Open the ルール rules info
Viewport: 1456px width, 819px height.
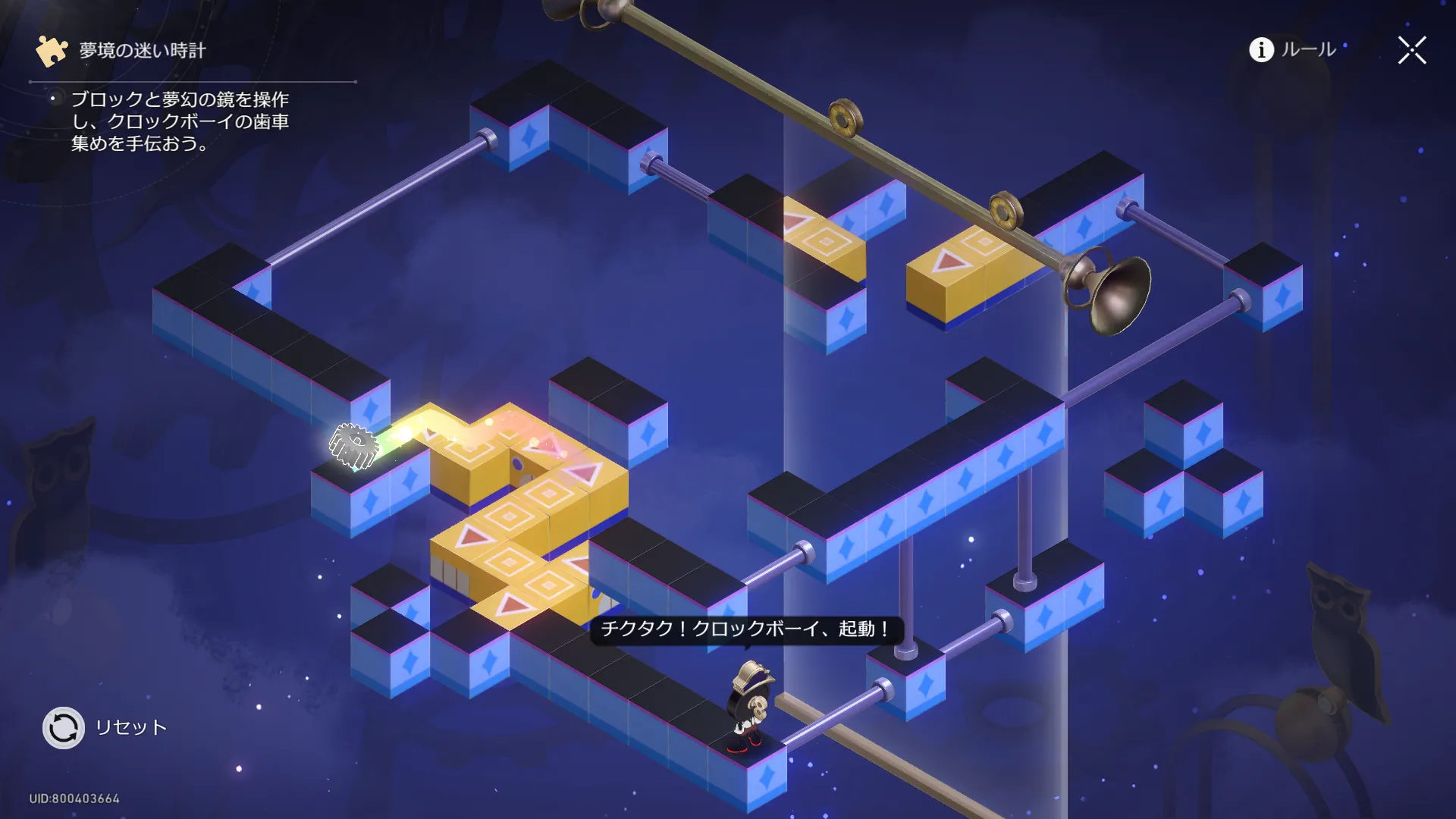click(x=1291, y=50)
